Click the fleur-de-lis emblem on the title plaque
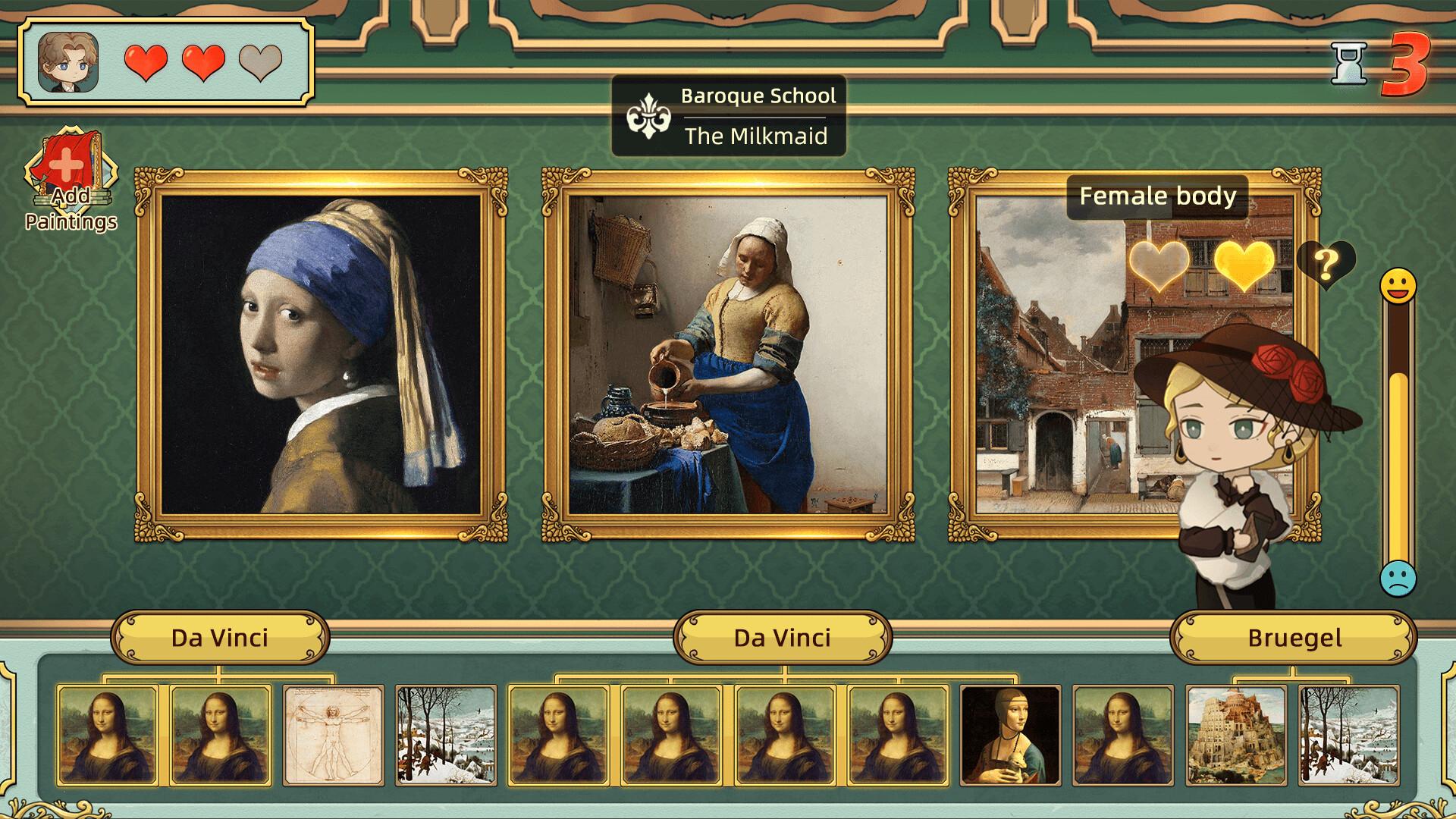 click(x=649, y=115)
